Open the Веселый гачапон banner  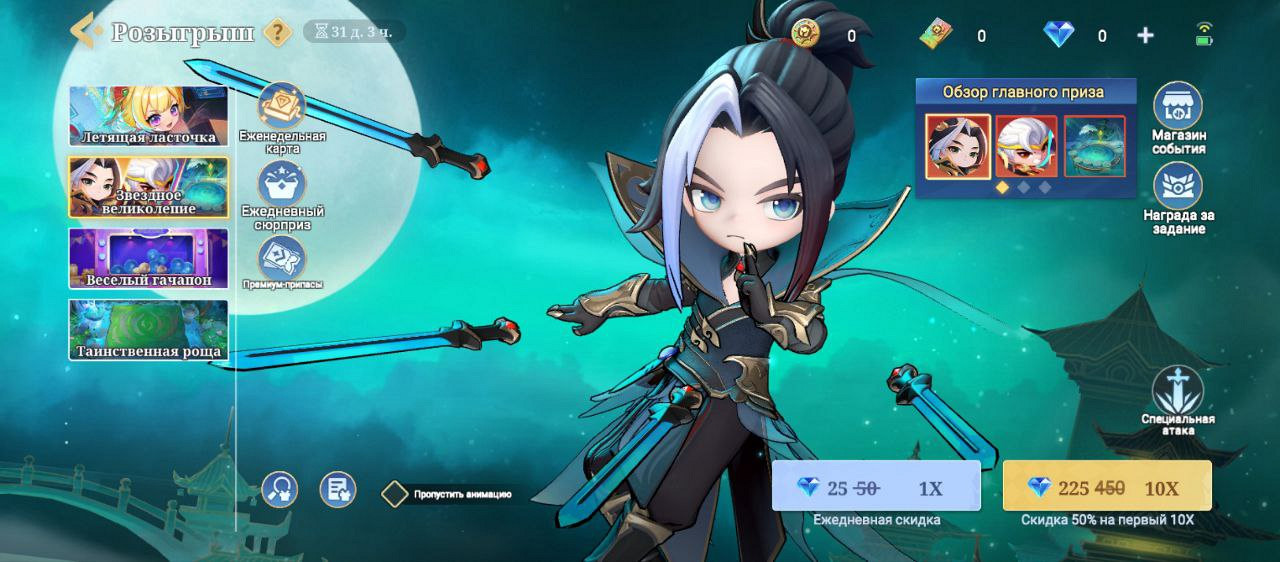pyautogui.click(x=148, y=258)
